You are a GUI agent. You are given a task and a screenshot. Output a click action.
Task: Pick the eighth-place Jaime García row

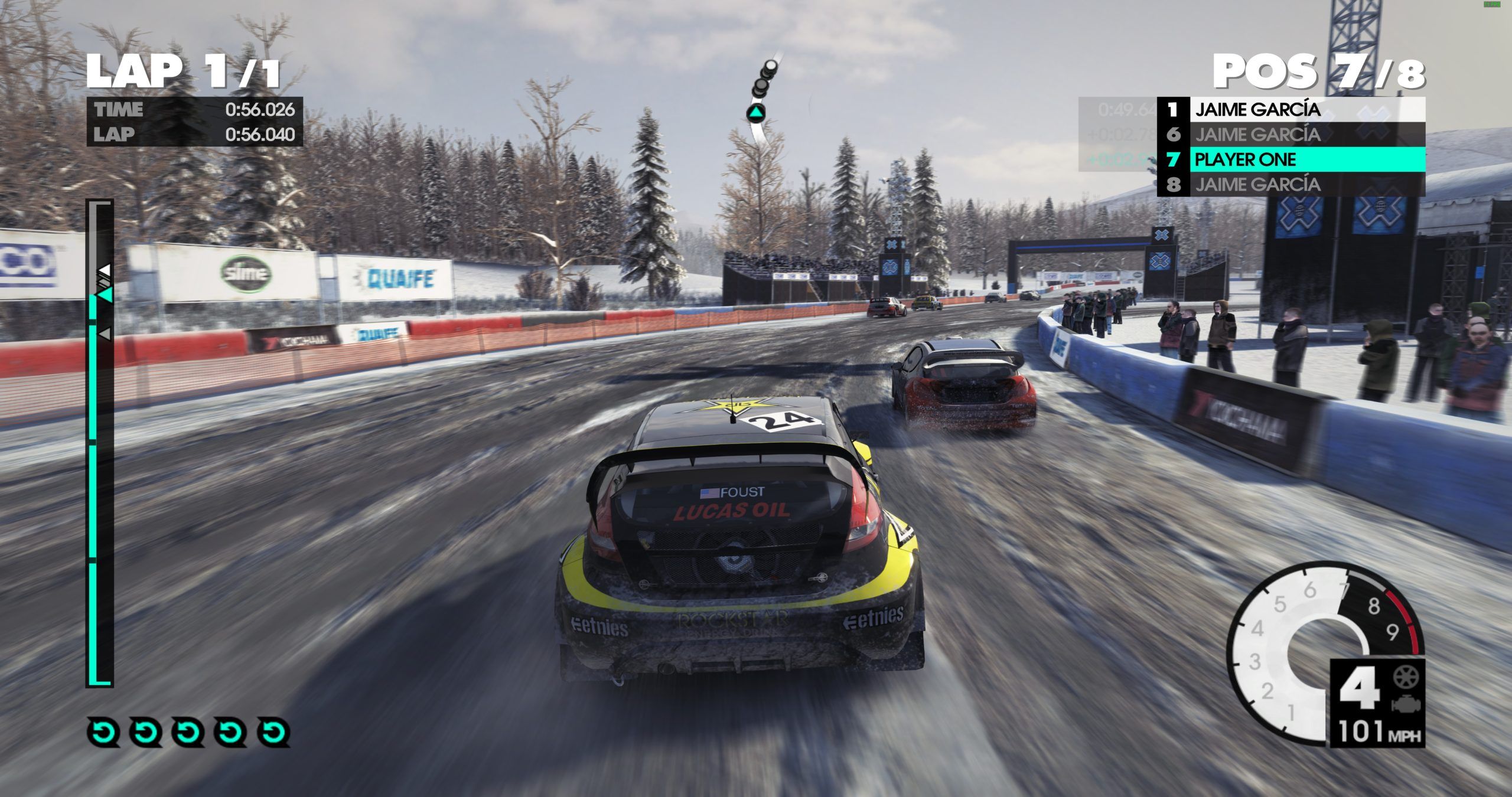coord(1291,185)
